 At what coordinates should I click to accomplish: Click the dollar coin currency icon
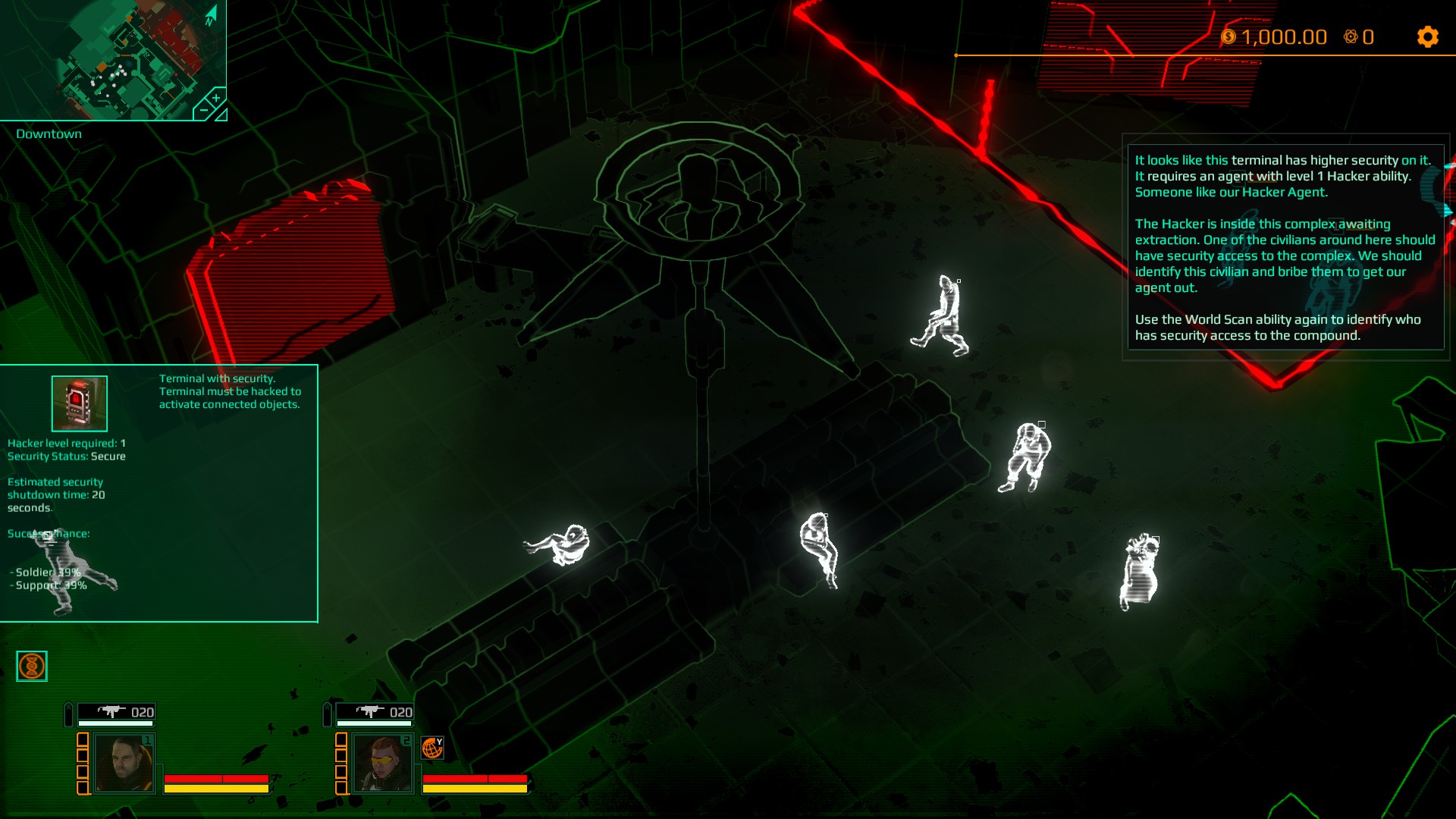coord(1227,36)
